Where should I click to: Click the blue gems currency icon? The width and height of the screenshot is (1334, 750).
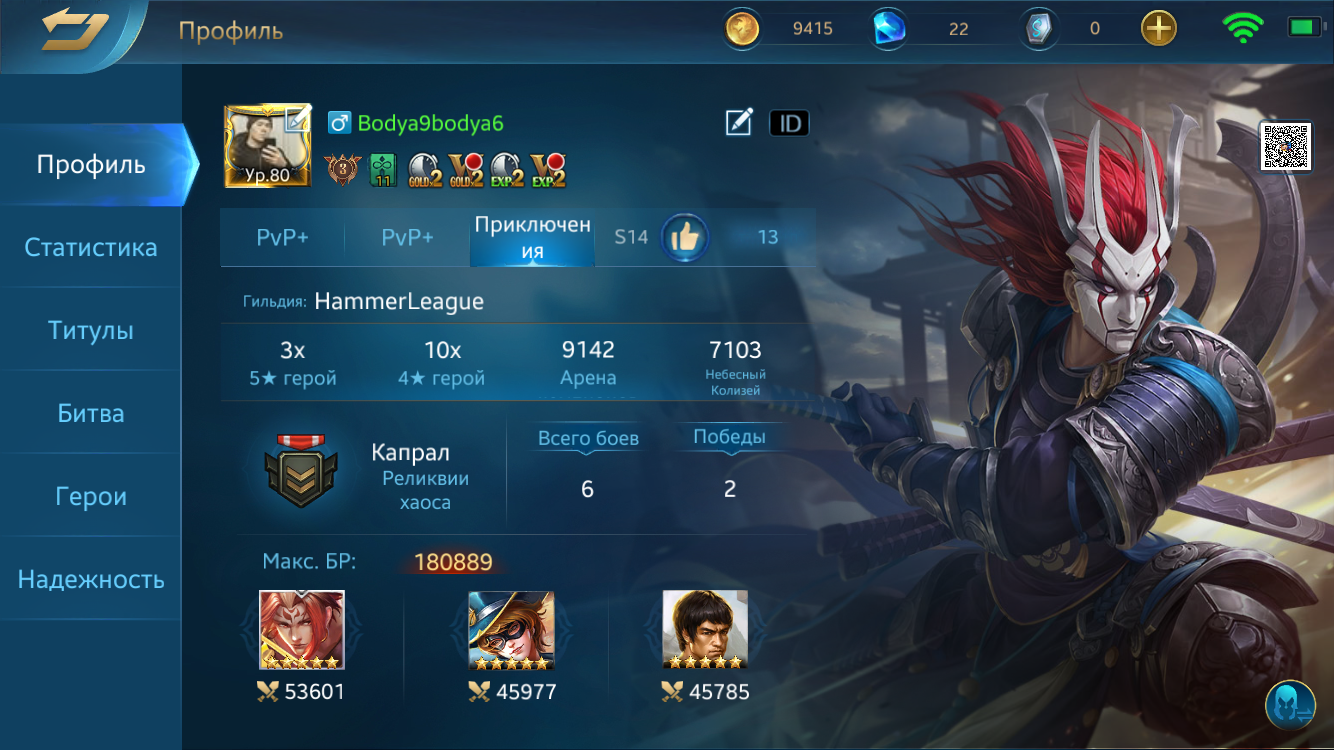coord(886,28)
